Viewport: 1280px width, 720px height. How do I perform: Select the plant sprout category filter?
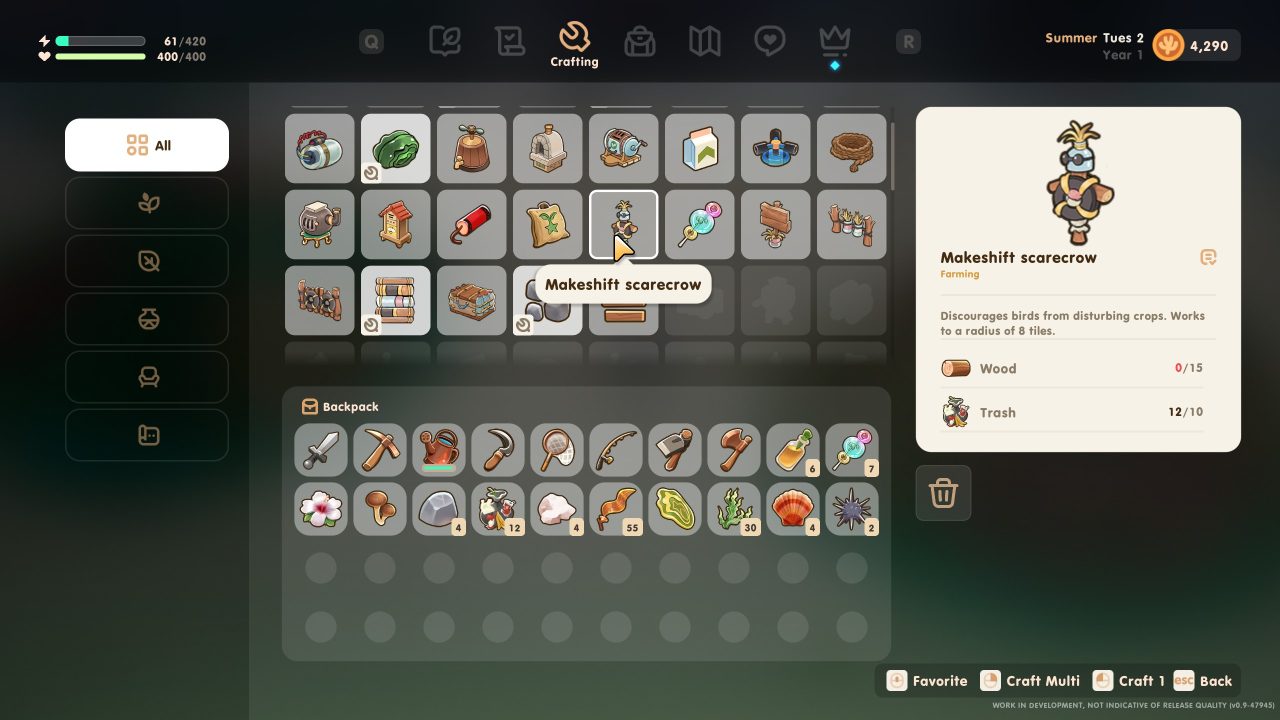click(x=147, y=203)
